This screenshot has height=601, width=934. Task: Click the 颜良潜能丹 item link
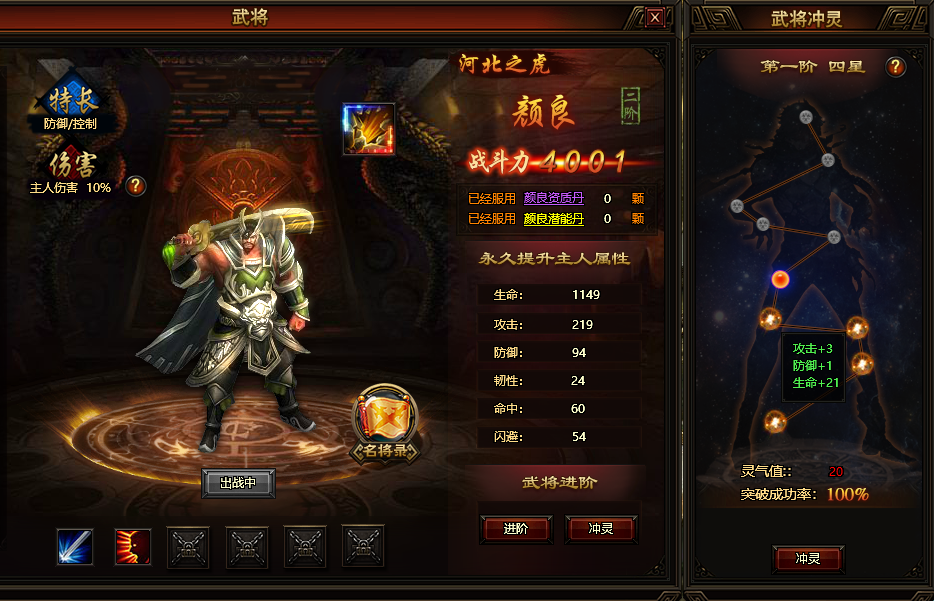coord(553,218)
